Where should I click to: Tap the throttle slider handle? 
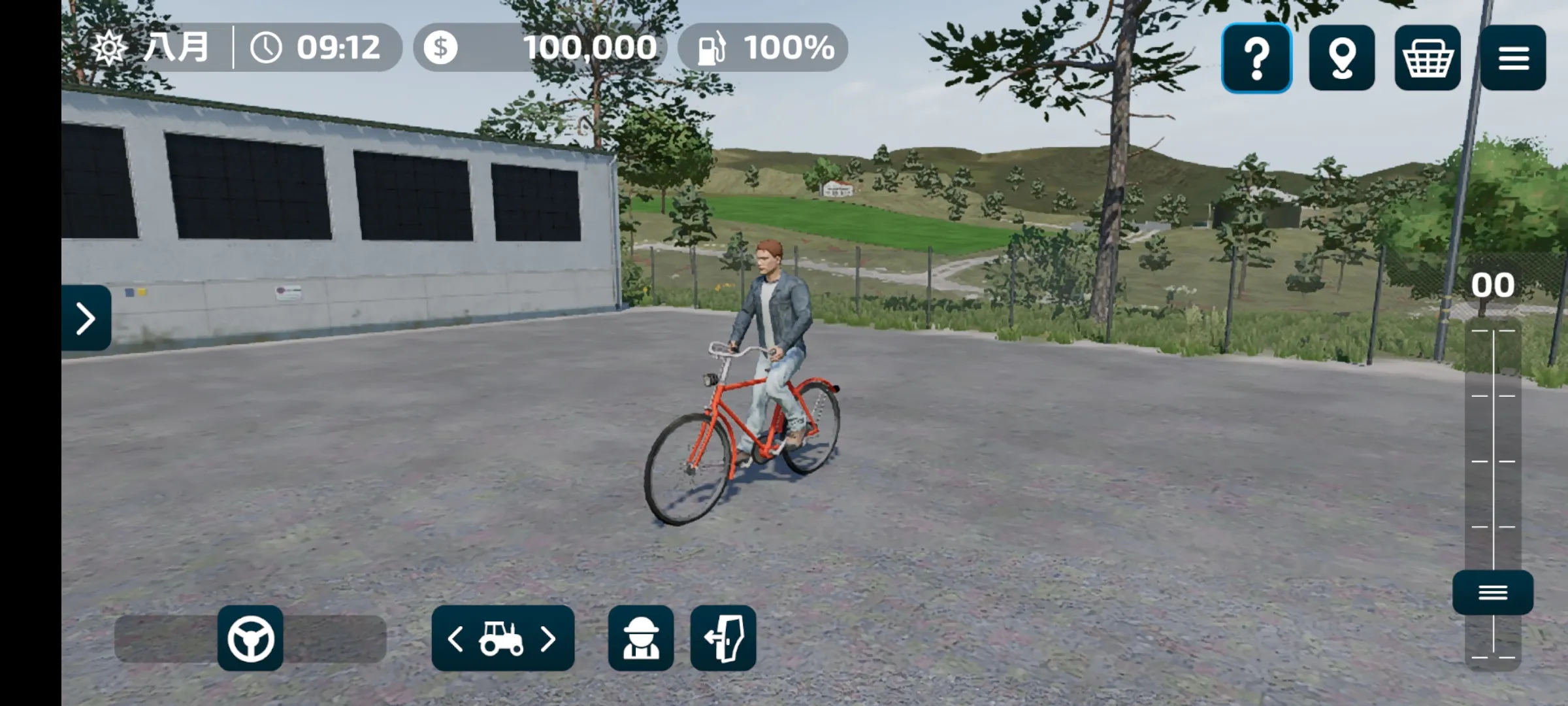pyautogui.click(x=1493, y=592)
